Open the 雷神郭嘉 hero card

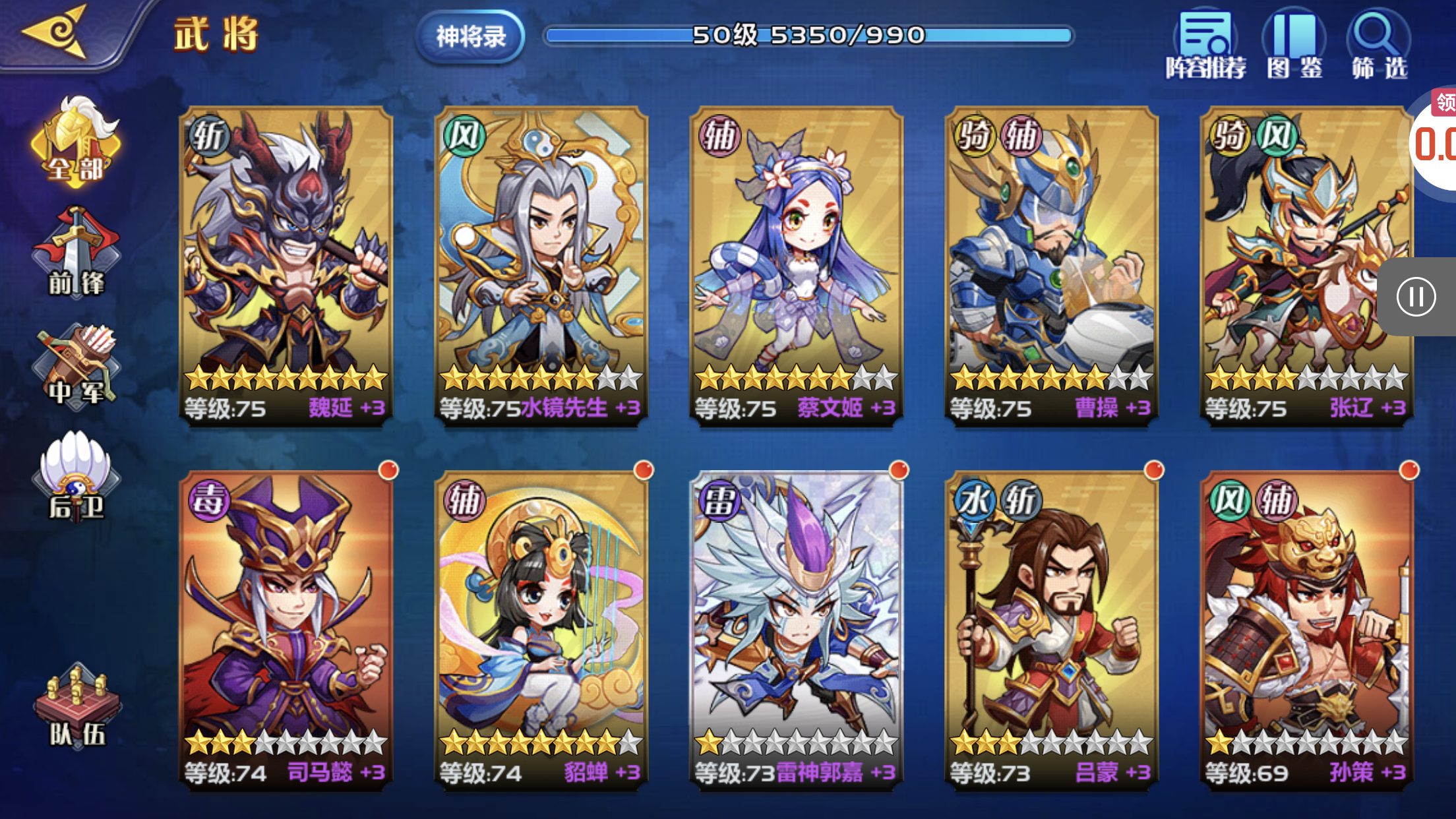[x=796, y=630]
